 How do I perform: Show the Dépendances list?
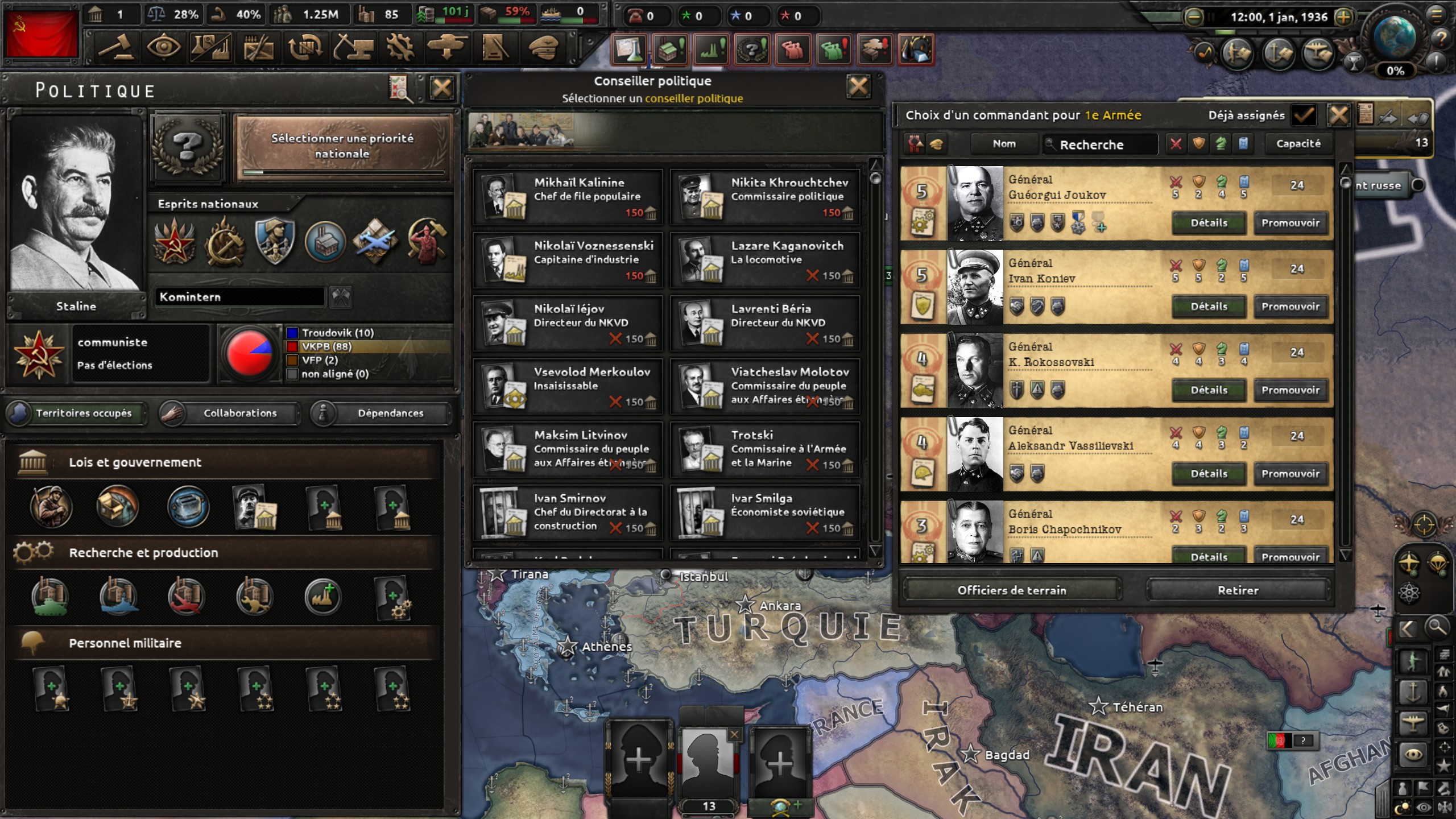pos(381,413)
